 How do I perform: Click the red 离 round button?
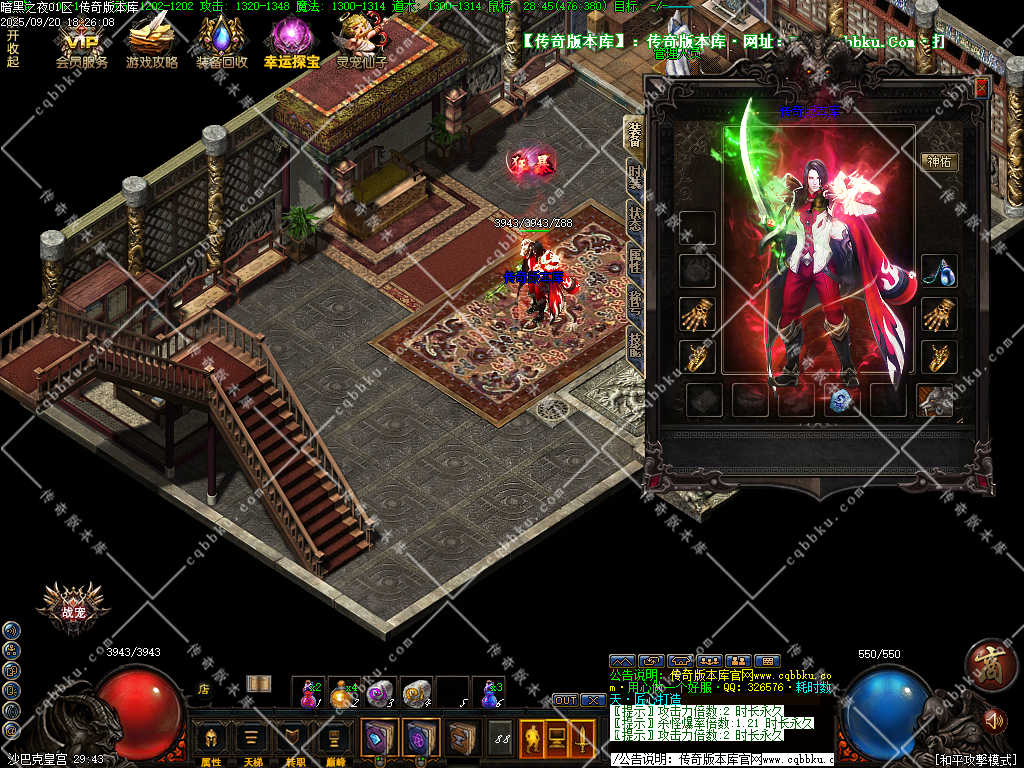coord(990,662)
